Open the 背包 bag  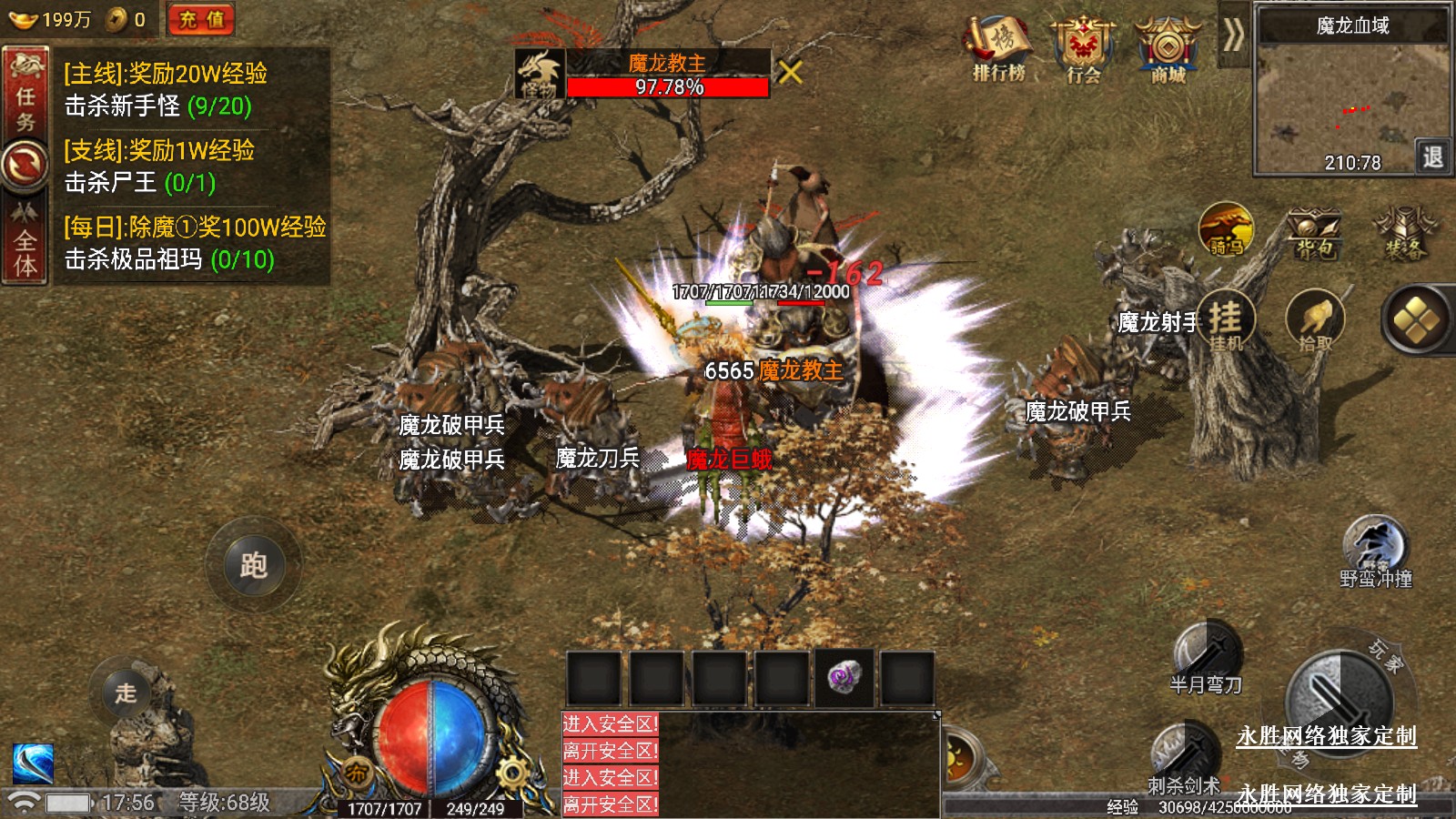pyautogui.click(x=1313, y=233)
